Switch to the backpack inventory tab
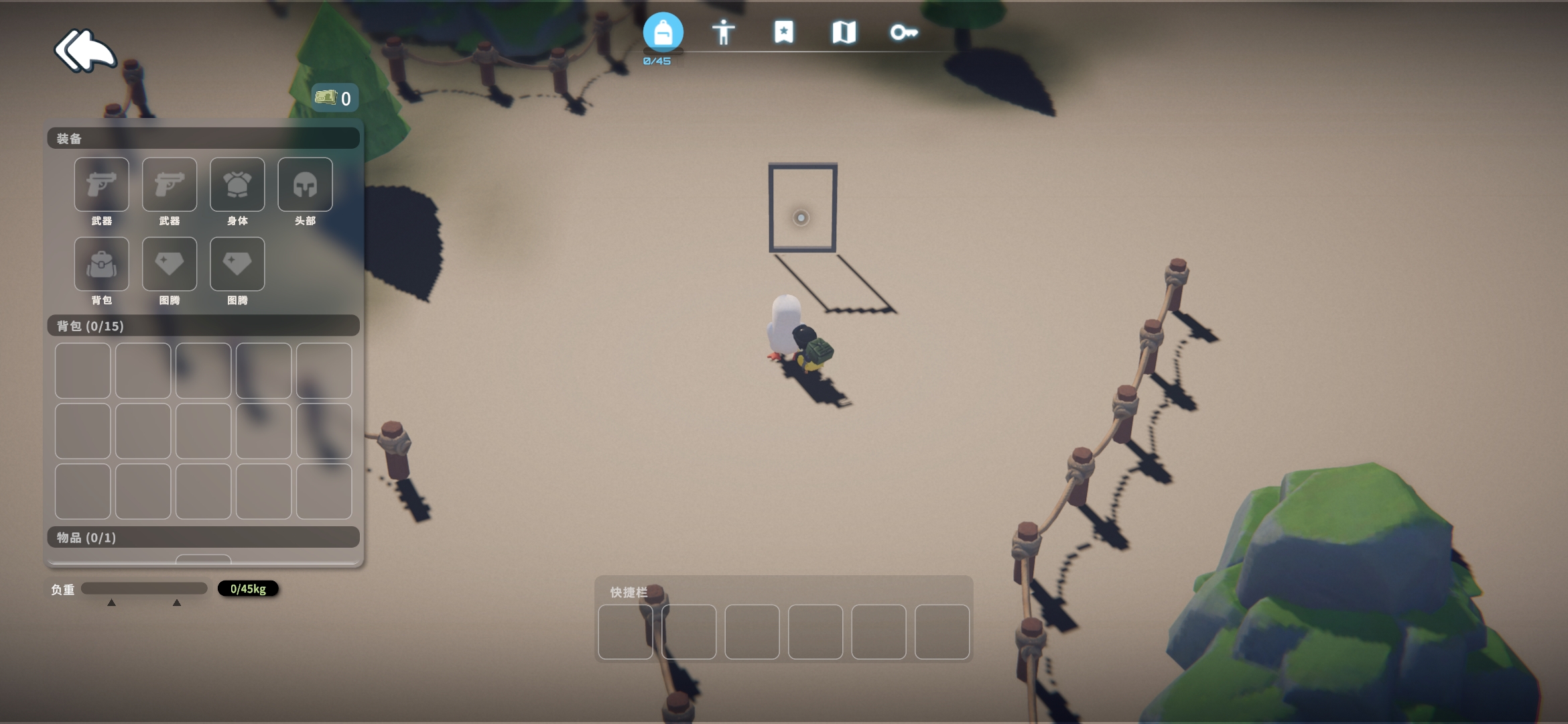 click(663, 32)
